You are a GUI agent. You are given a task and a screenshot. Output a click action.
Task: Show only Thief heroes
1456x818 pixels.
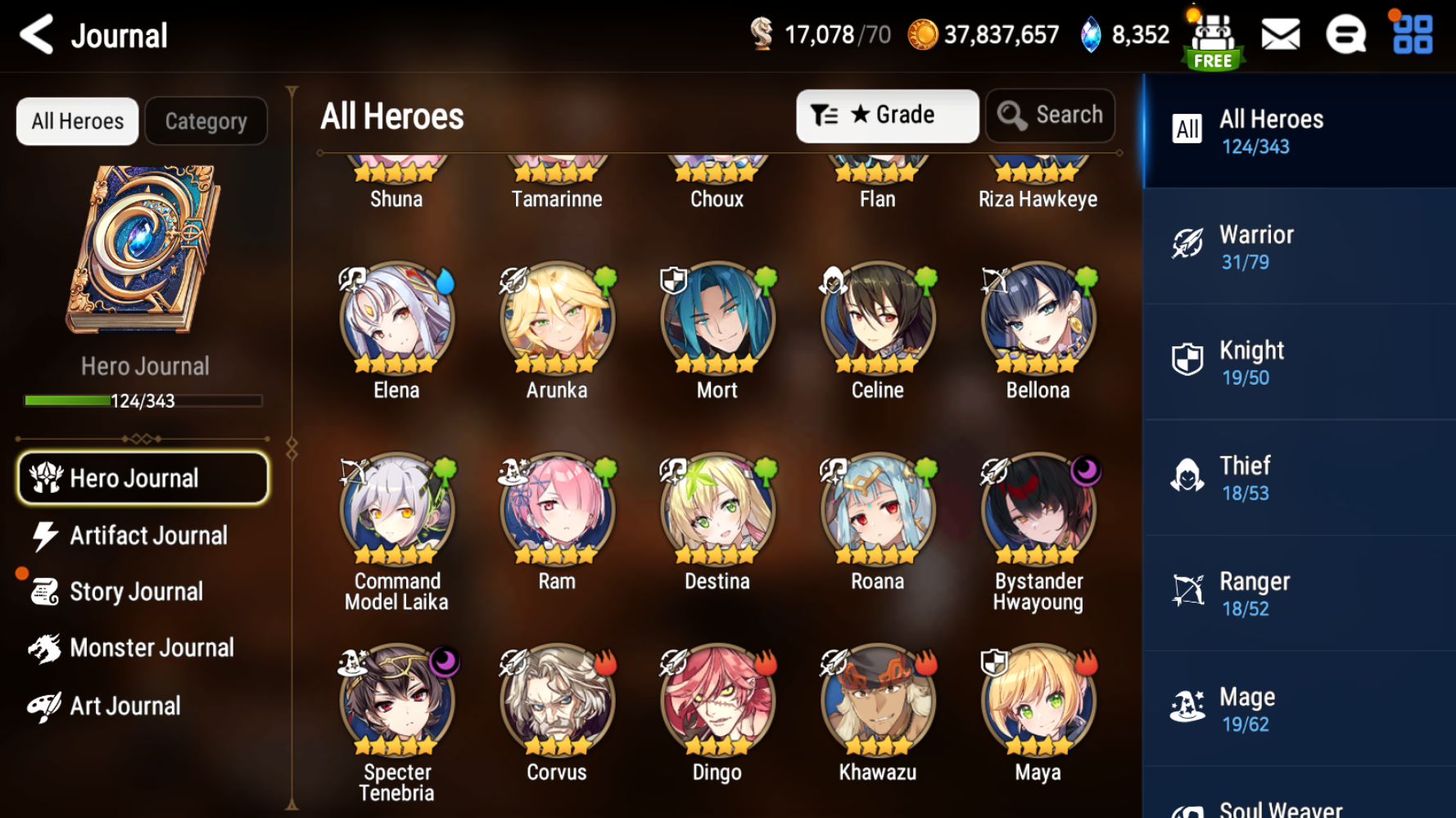coord(1298,478)
